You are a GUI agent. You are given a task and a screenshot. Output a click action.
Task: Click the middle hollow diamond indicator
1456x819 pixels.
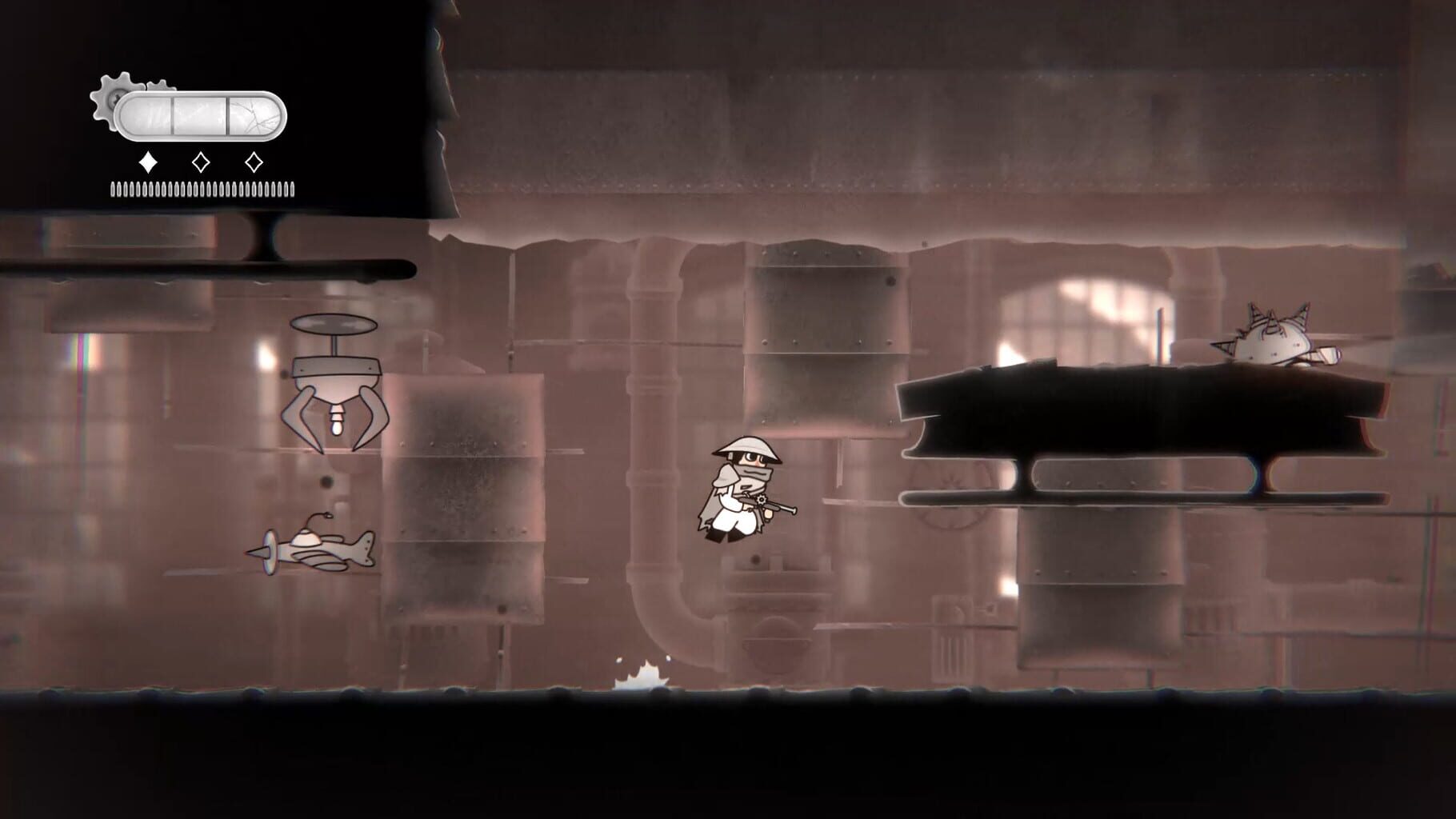(x=201, y=162)
